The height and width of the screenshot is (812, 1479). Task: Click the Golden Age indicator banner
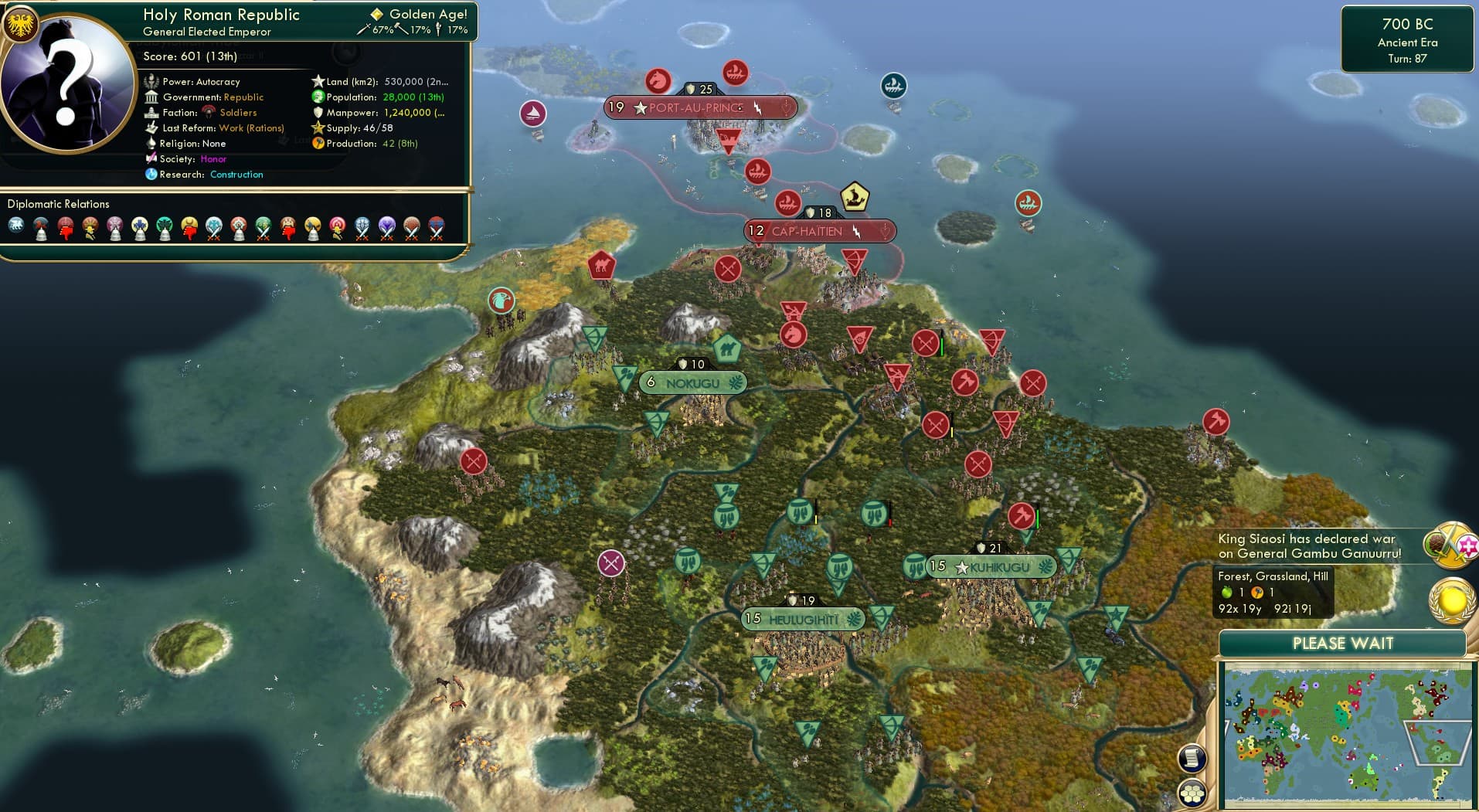421,13
